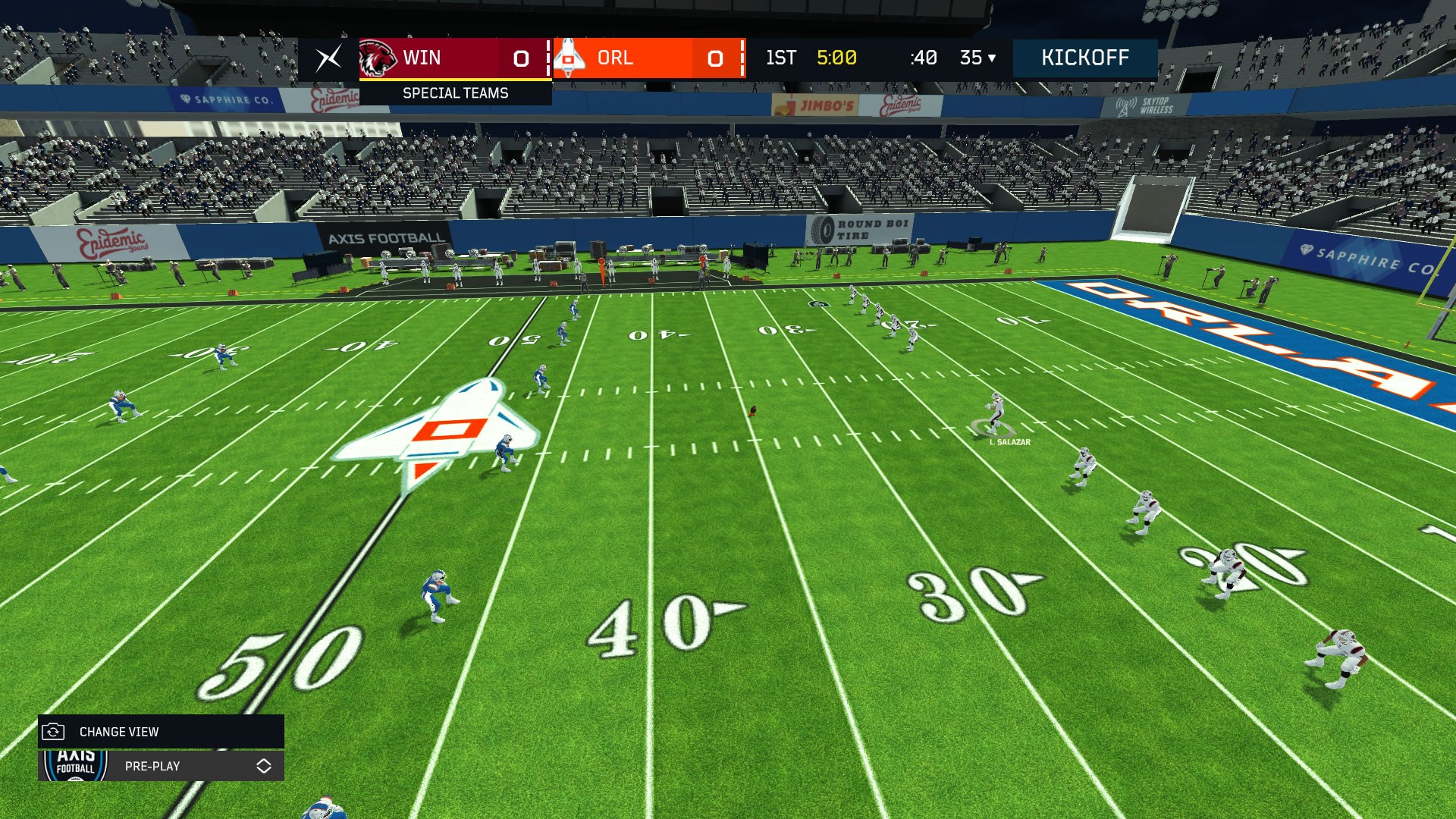Image resolution: width=1456 pixels, height=819 pixels.
Task: Click the yellow 5:00 game clock
Action: tap(836, 57)
